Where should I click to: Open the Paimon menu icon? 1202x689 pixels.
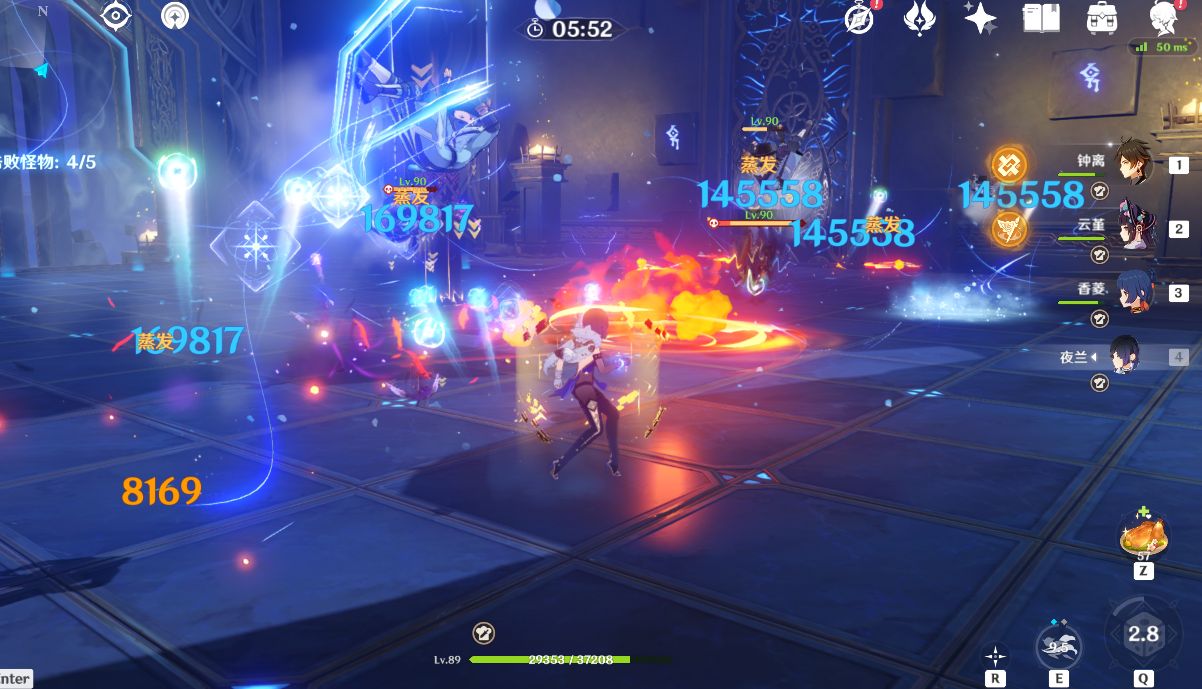pyautogui.click(x=1162, y=18)
